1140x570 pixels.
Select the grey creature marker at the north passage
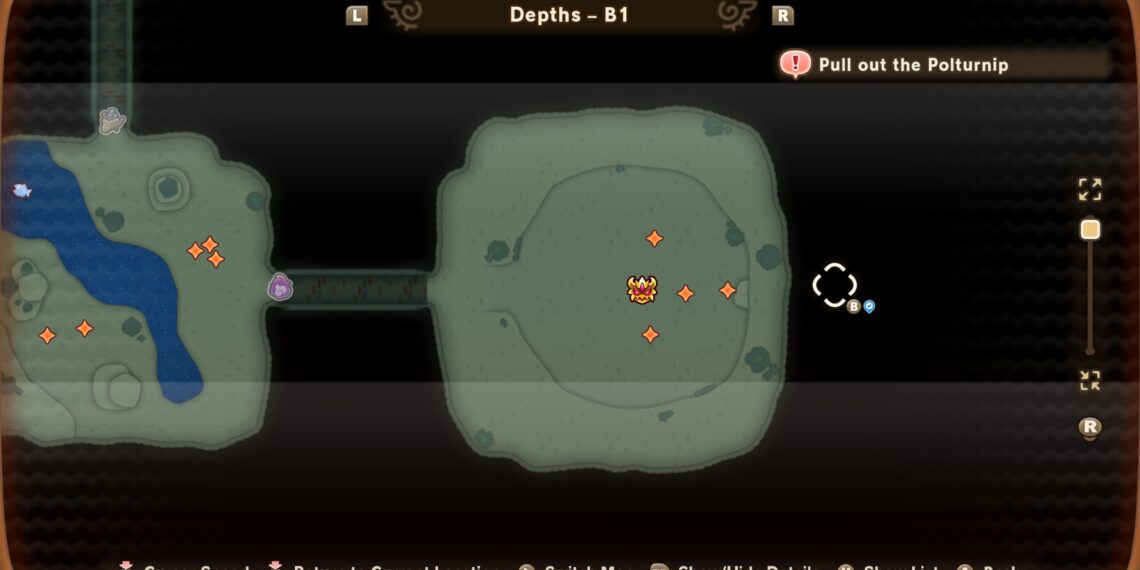pyautogui.click(x=112, y=121)
